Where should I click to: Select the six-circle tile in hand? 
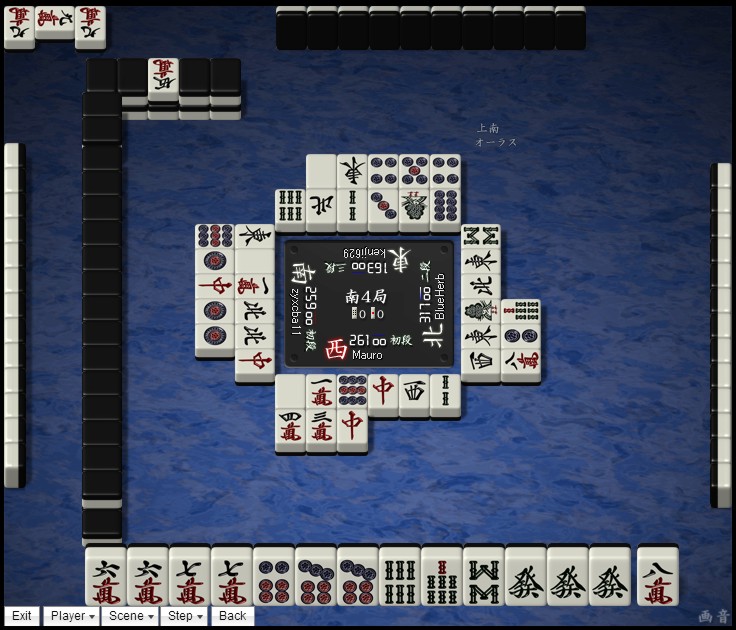[274, 577]
